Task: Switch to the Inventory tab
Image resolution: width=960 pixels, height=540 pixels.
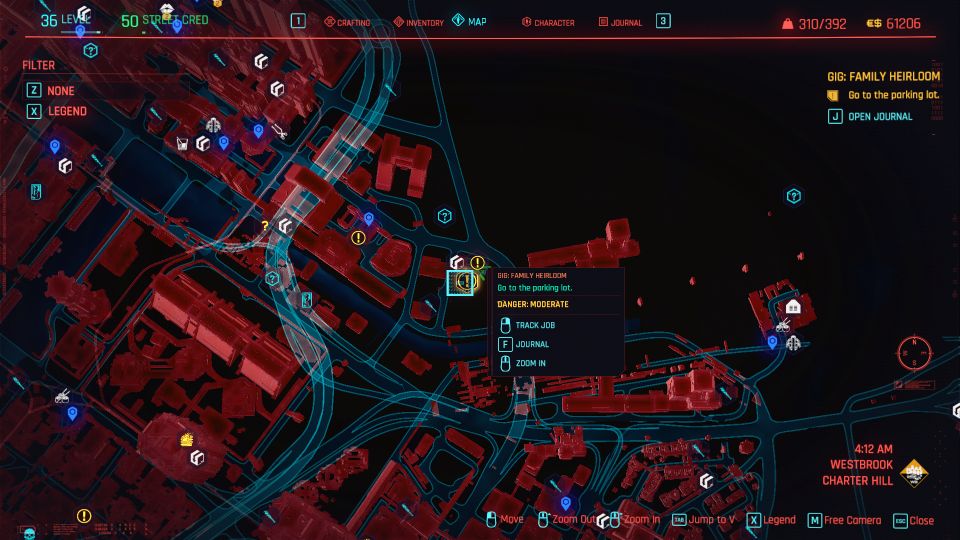Action: coord(418,22)
